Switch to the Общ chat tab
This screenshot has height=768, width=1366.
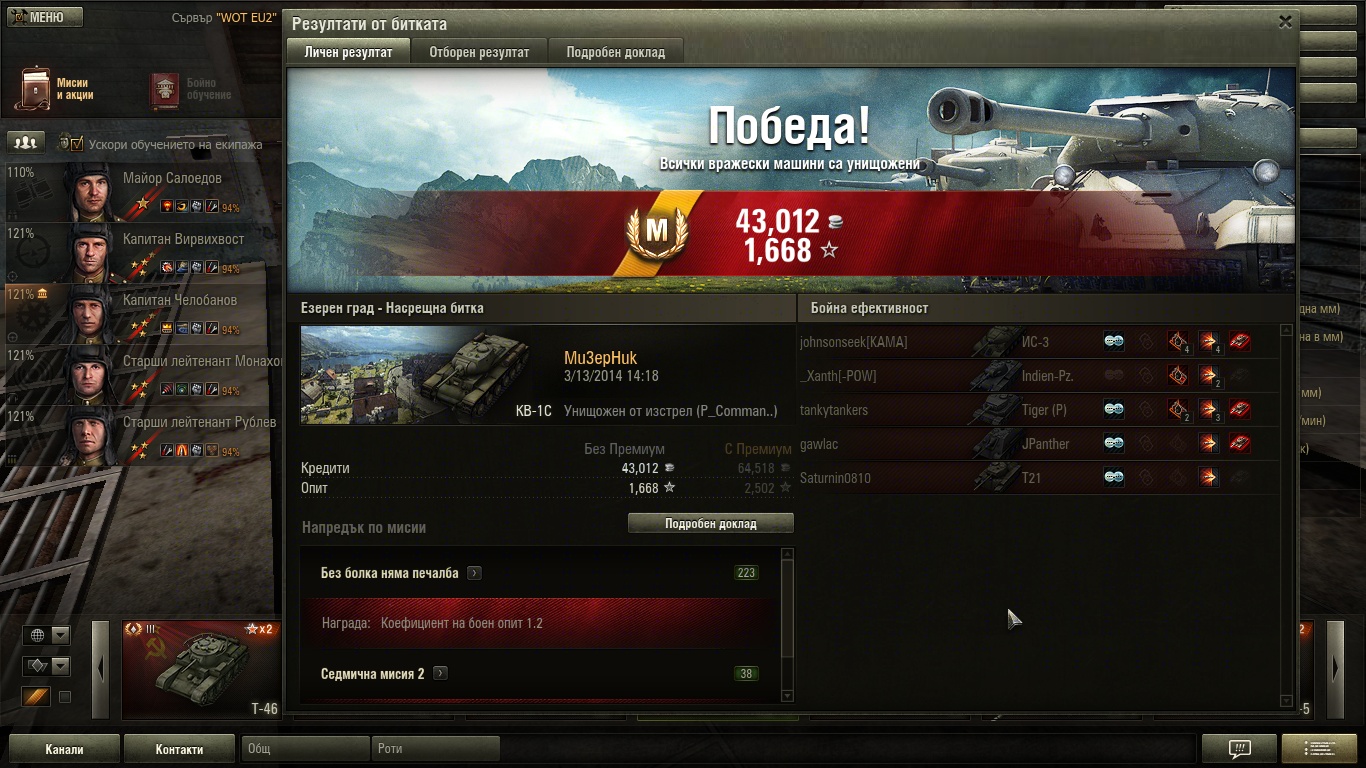click(x=305, y=749)
